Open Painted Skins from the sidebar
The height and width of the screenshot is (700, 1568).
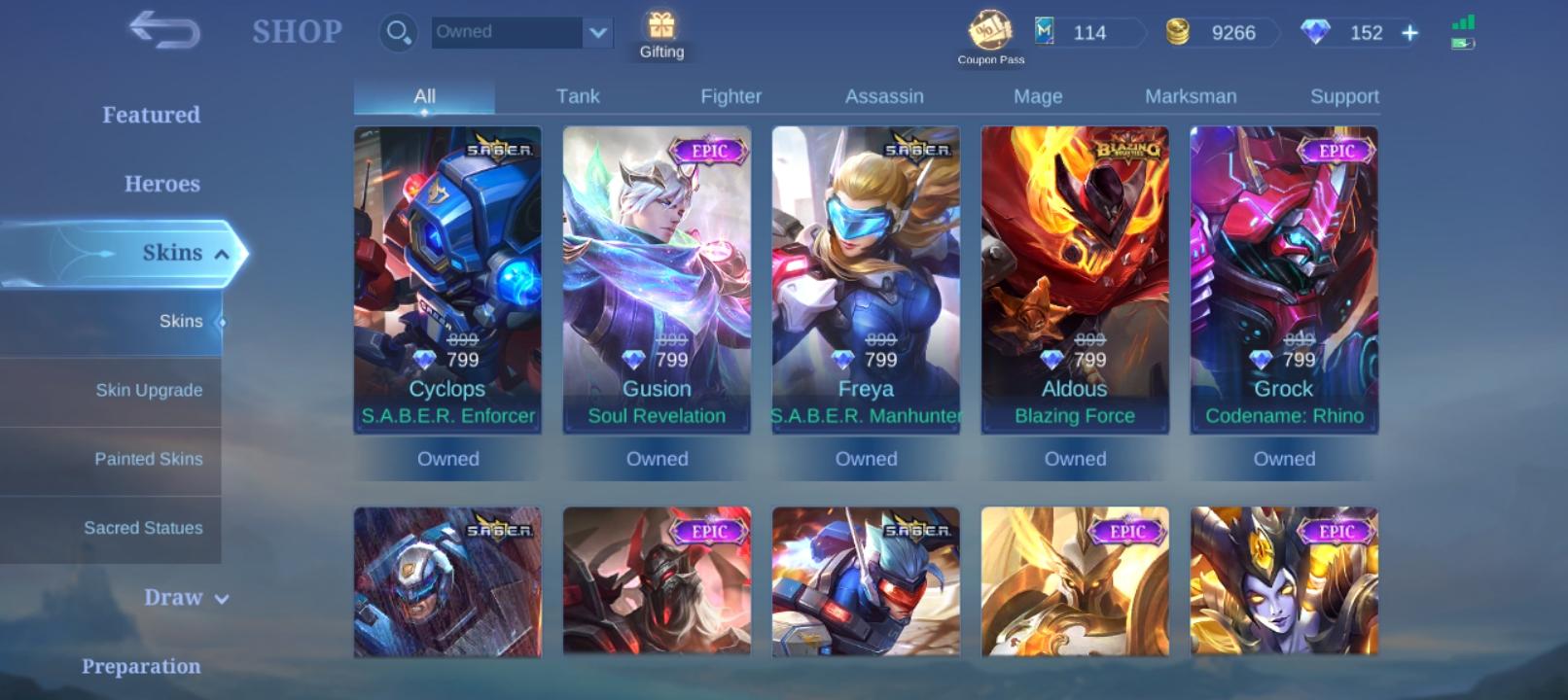149,459
